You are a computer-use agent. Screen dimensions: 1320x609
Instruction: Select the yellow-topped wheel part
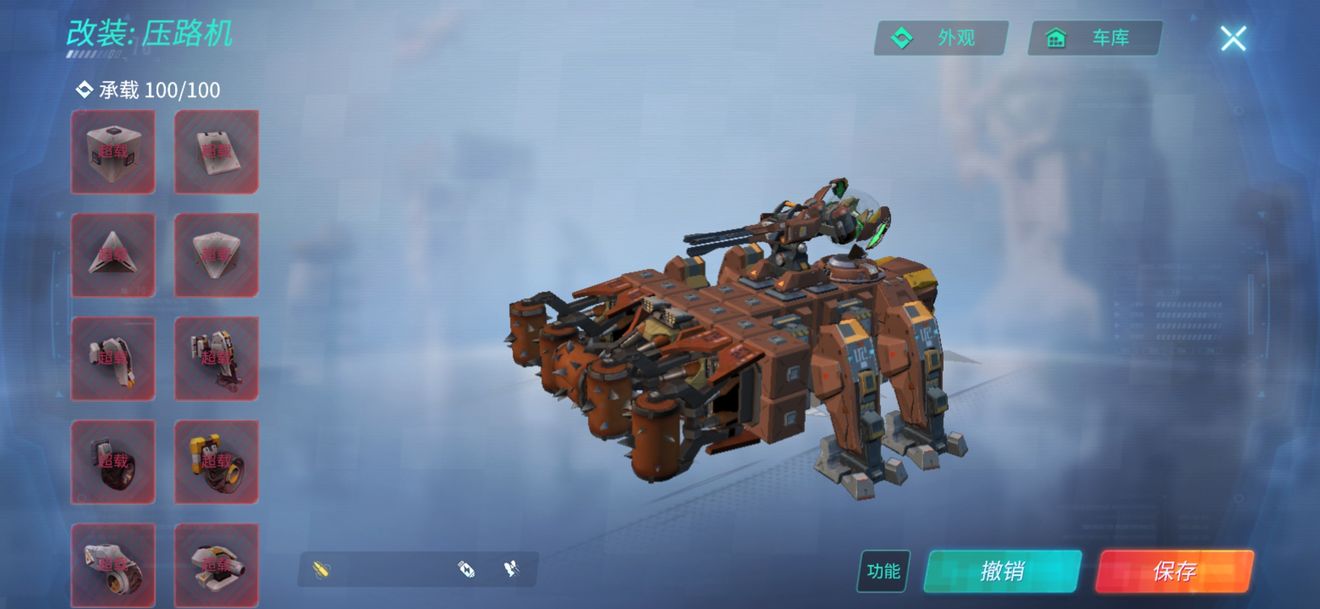216,461
